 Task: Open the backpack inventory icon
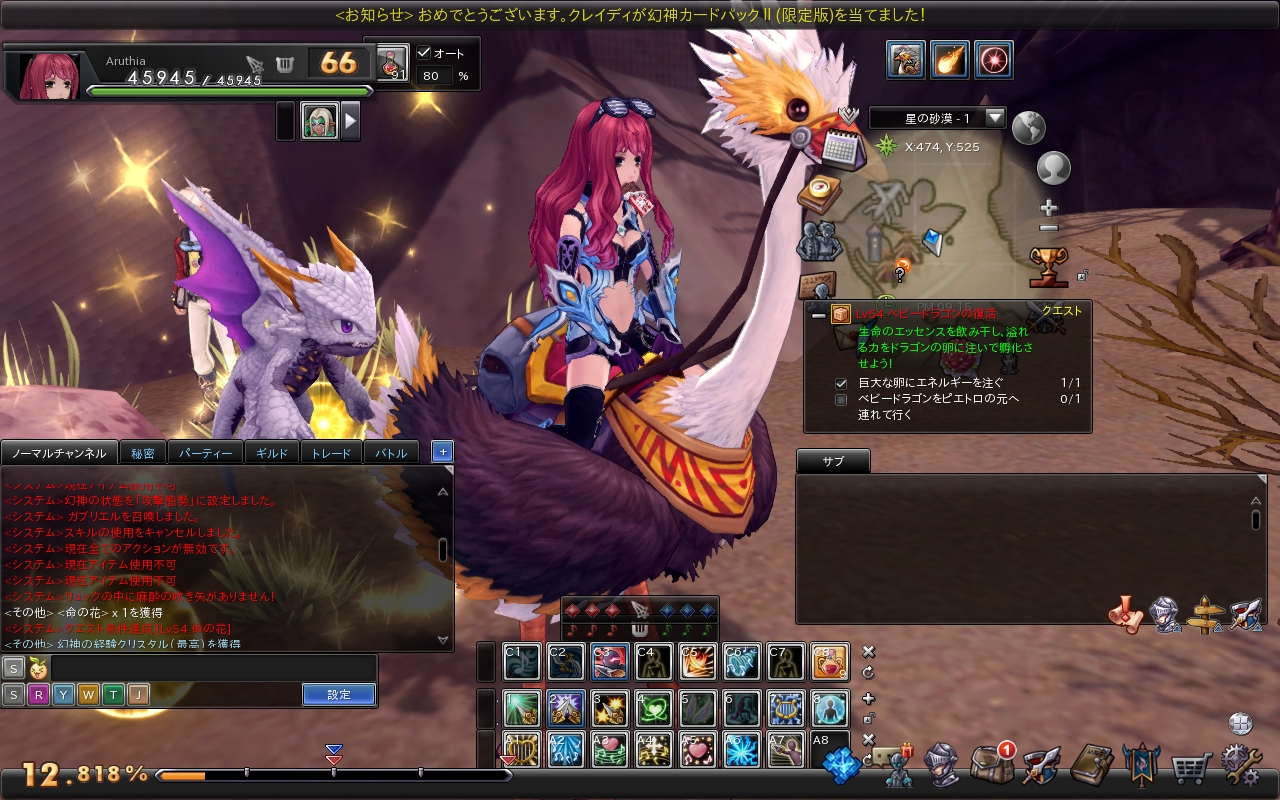(990, 767)
